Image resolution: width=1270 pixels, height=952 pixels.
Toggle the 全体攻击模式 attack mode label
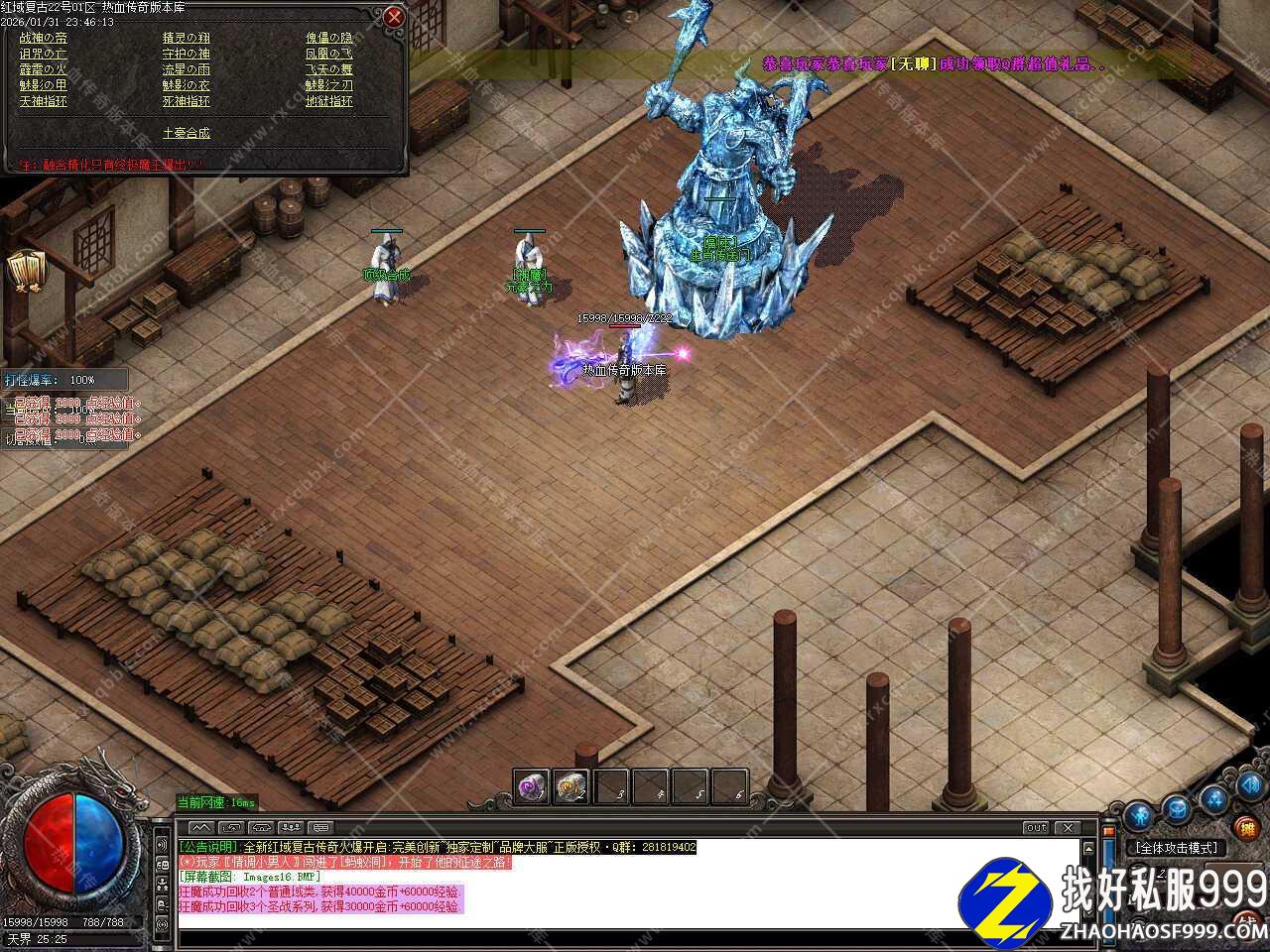(x=1178, y=848)
